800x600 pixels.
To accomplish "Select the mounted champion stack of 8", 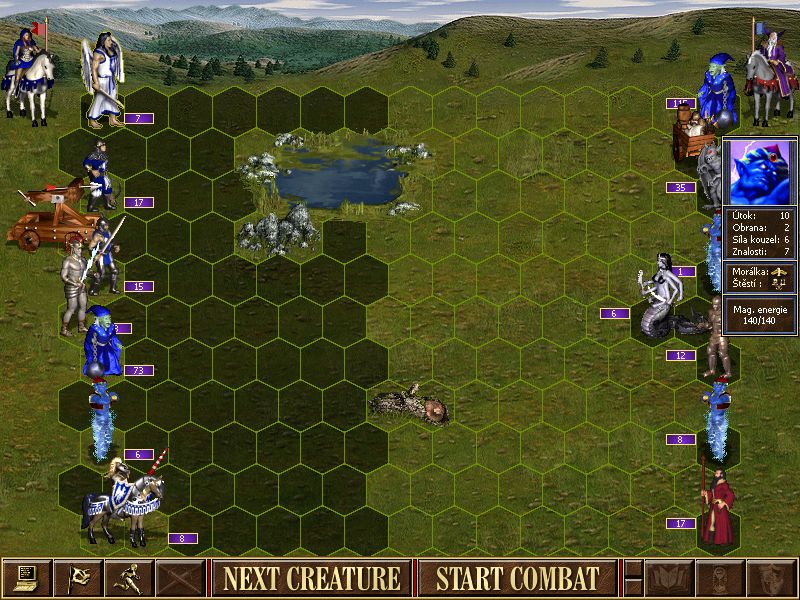I will 125,500.
